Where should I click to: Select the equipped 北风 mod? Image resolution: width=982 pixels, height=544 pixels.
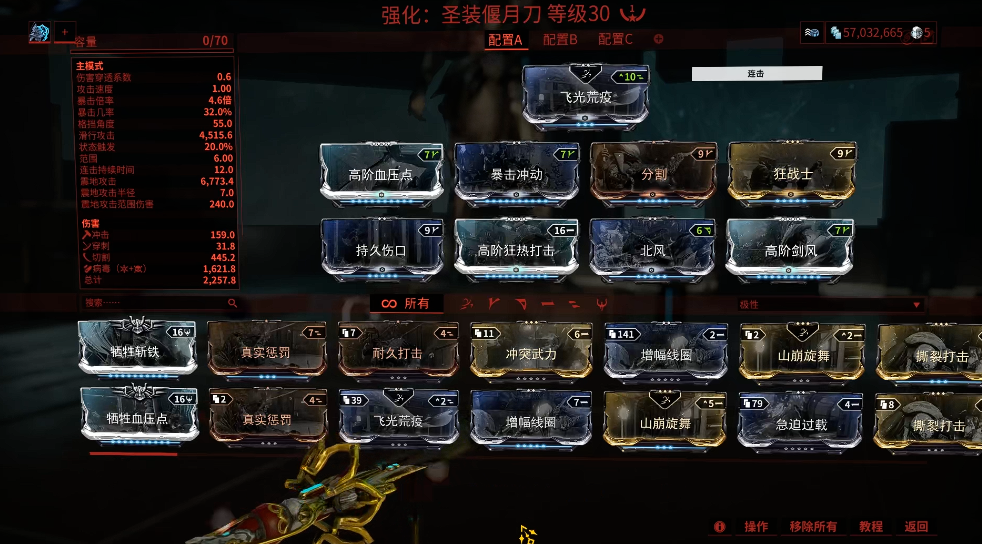click(654, 250)
